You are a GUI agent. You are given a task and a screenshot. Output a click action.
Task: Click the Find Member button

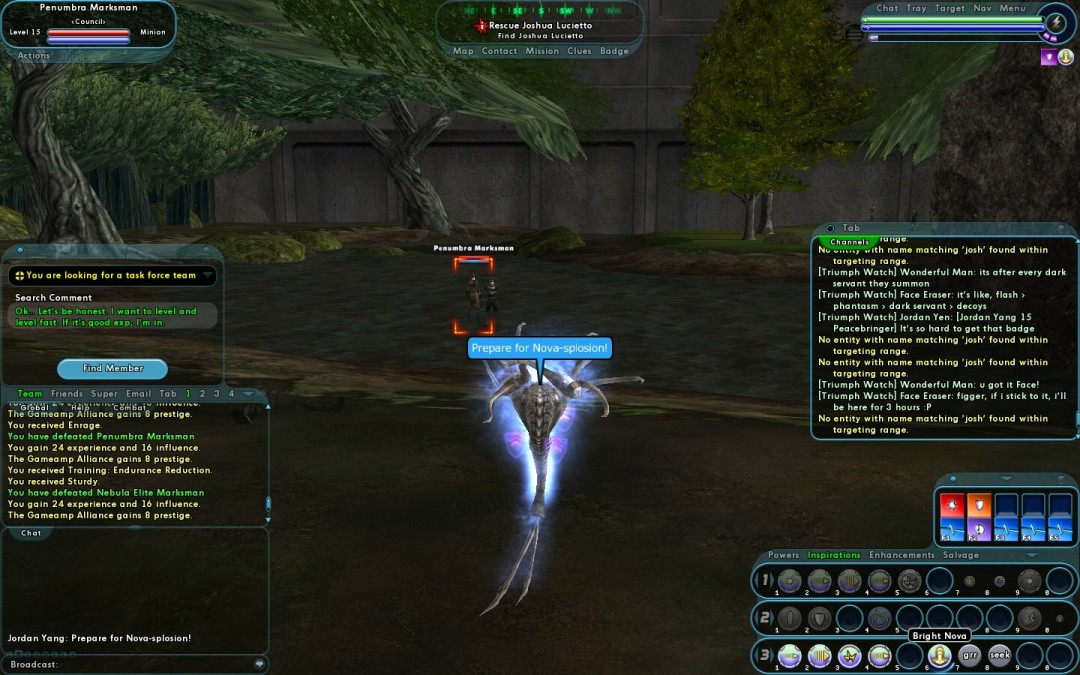[x=112, y=368]
